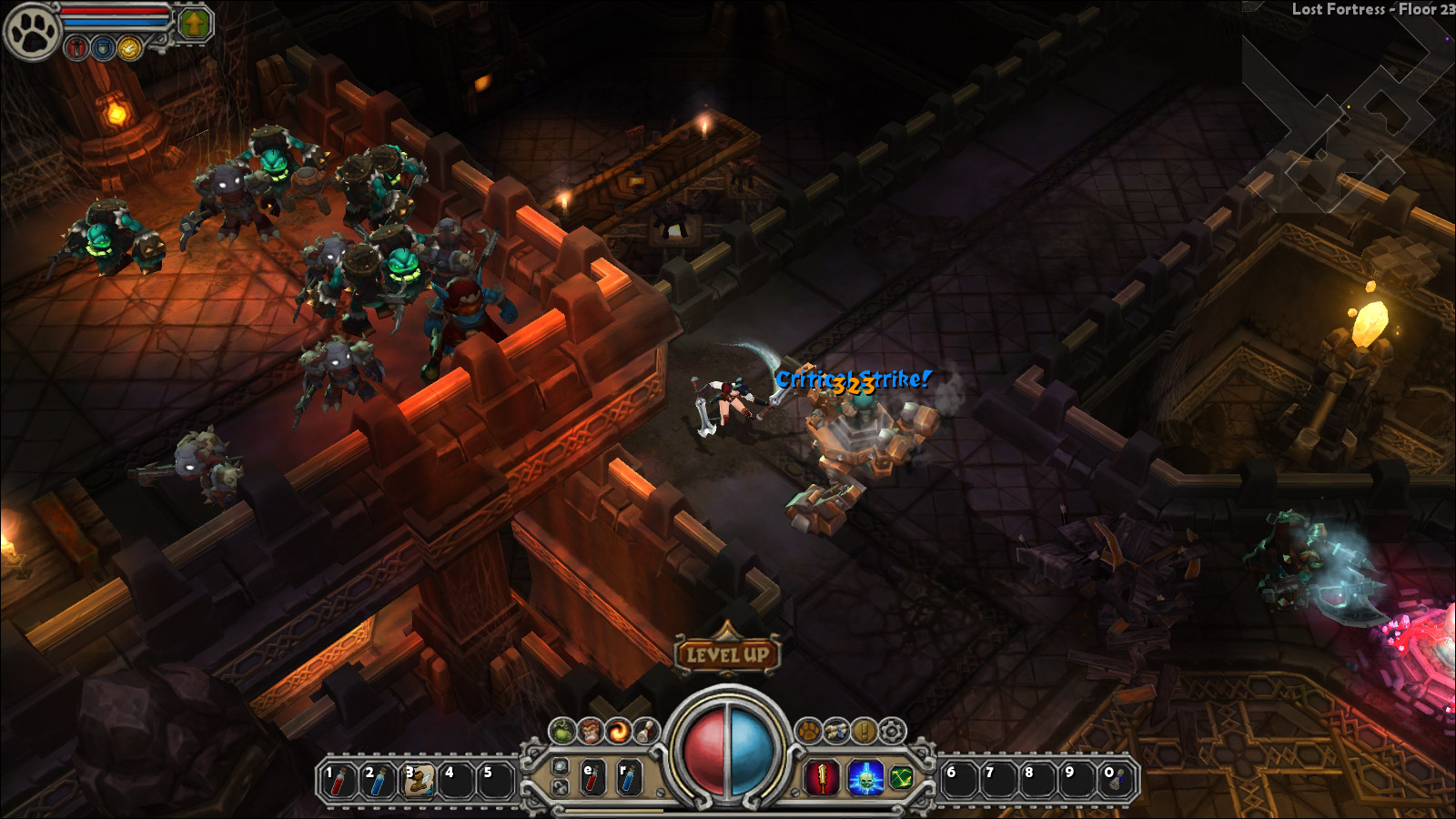The image size is (1456, 819).
Task: Select the red sword skill icon
Action: click(823, 779)
